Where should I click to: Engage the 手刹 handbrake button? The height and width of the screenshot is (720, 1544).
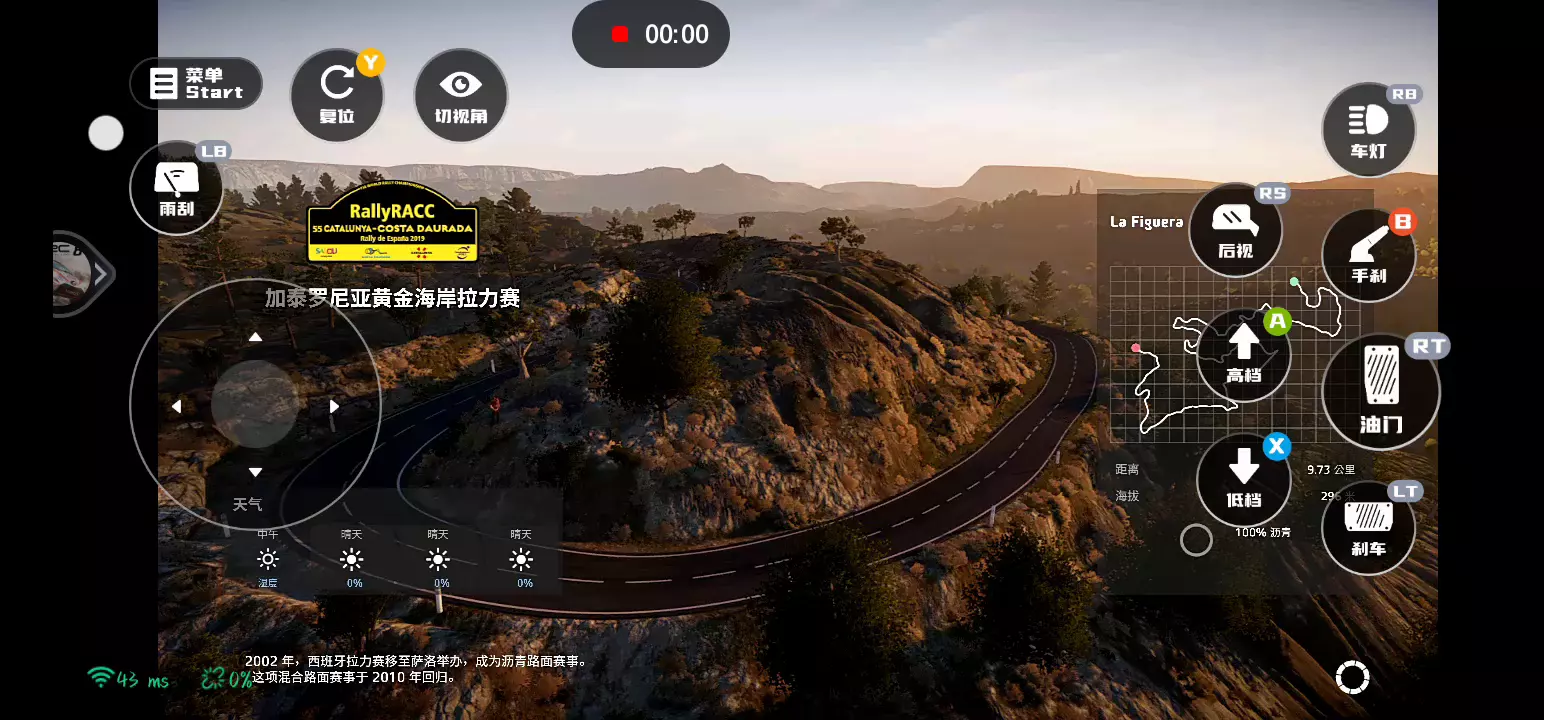pyautogui.click(x=1368, y=255)
